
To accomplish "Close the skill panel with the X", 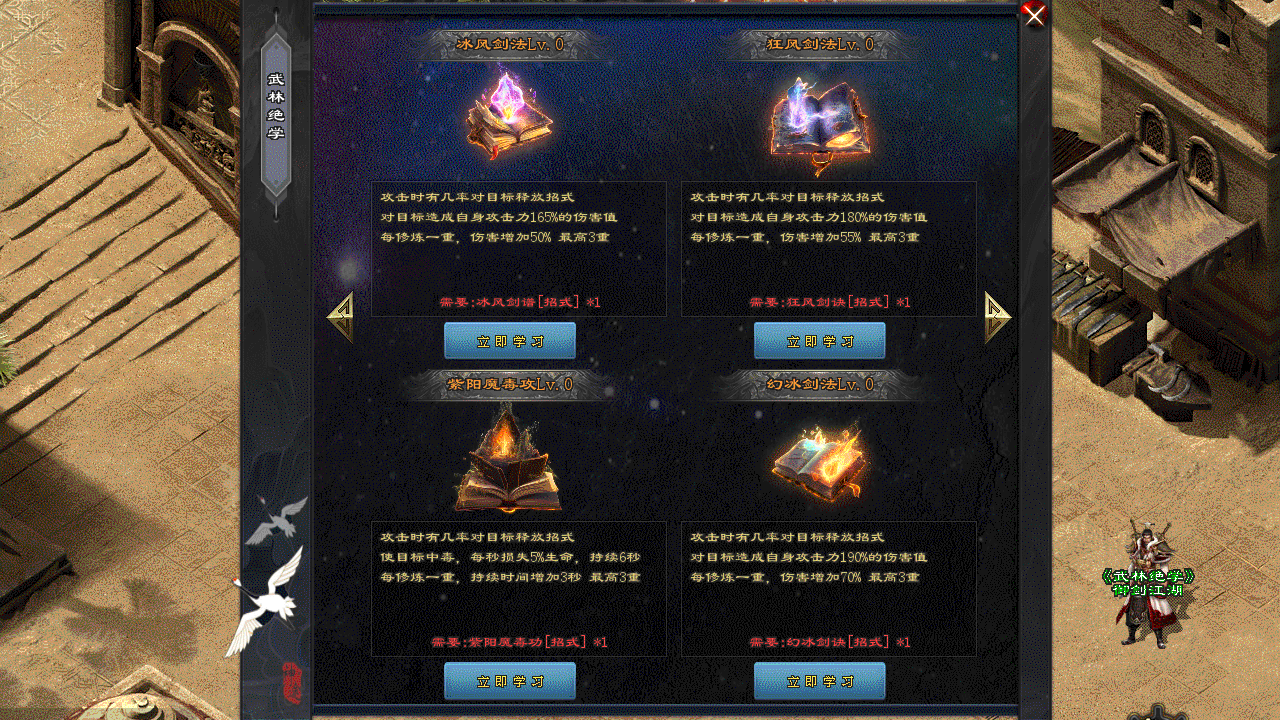I will point(1033,16).
